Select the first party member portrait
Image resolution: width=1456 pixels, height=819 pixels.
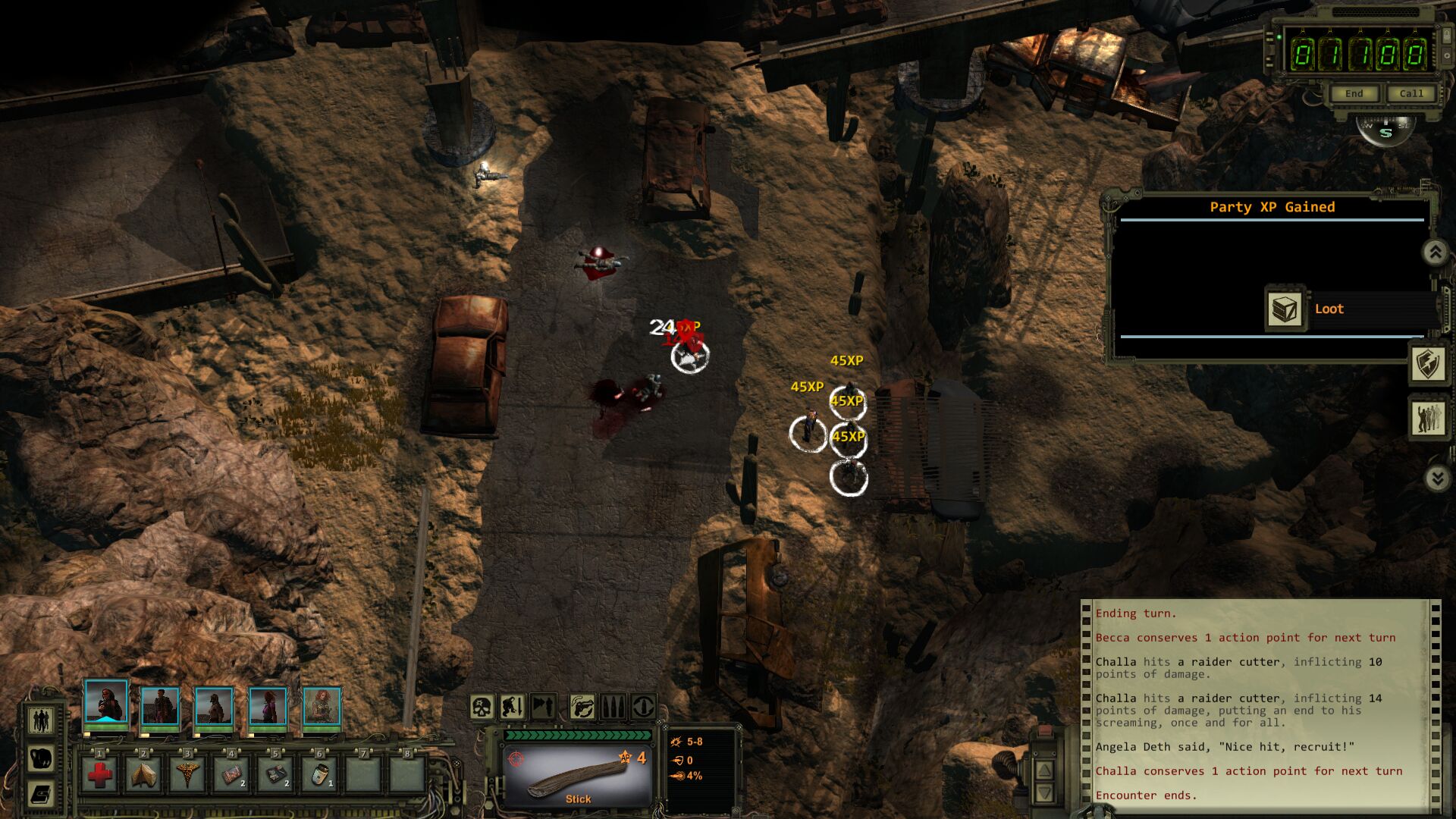105,702
